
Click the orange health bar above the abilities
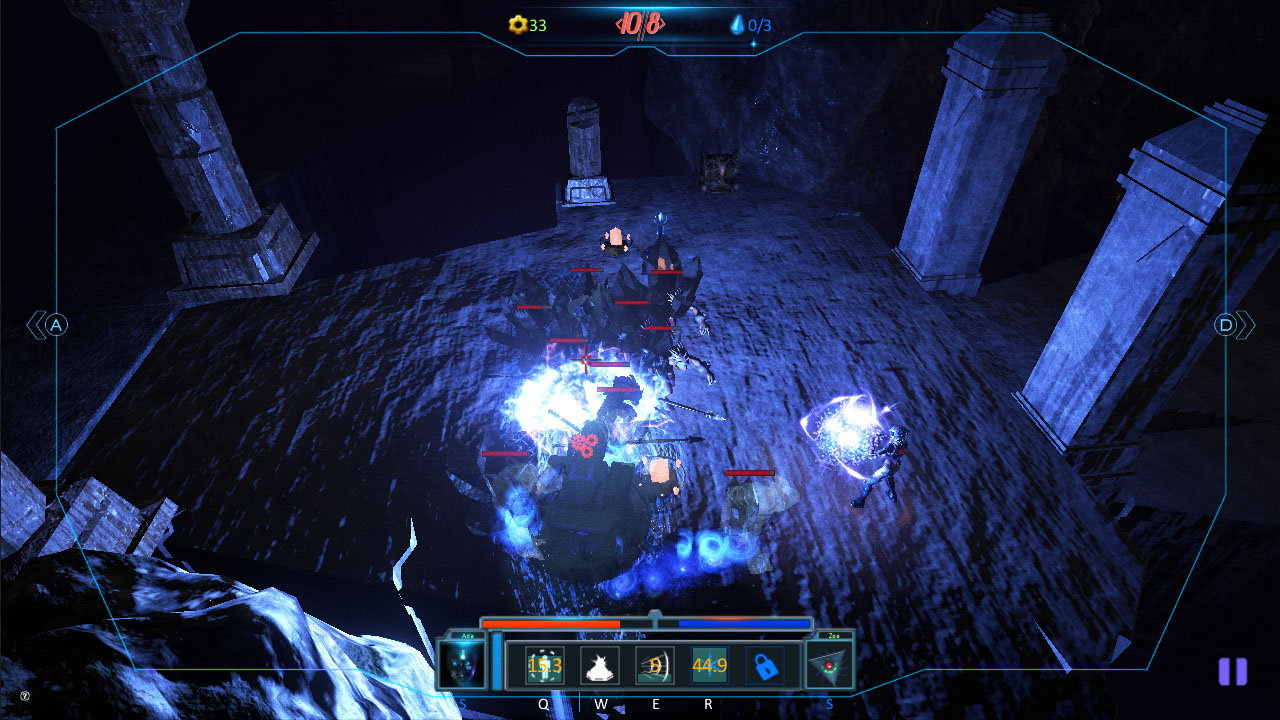click(x=550, y=623)
